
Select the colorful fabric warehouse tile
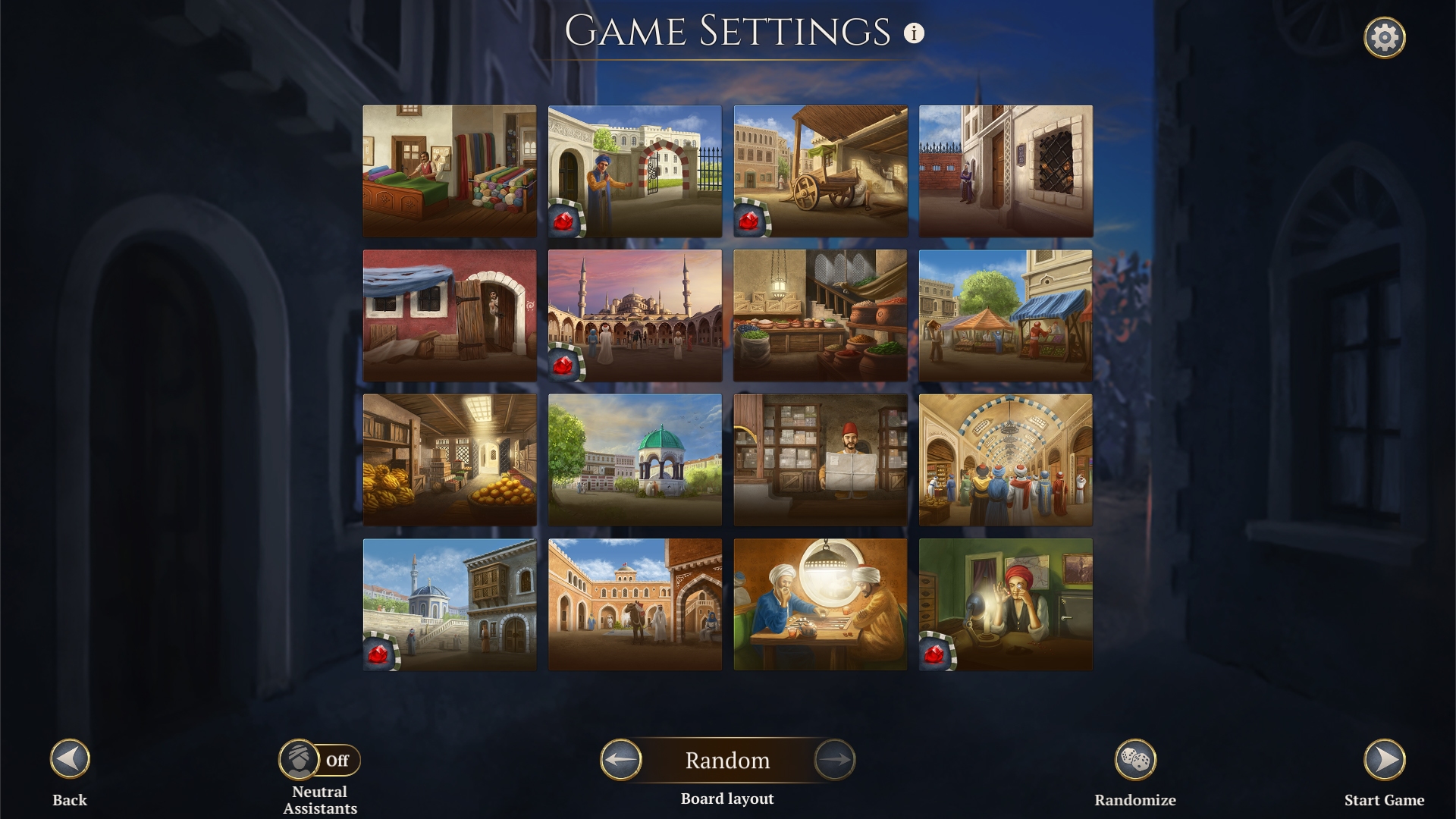coord(450,171)
